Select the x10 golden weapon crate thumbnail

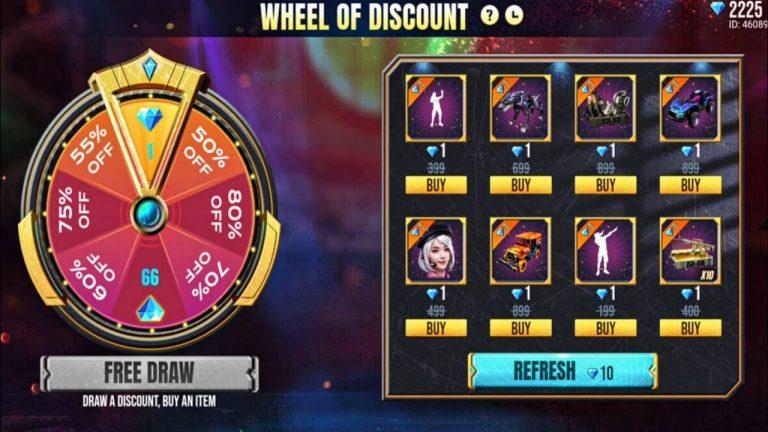coord(690,249)
